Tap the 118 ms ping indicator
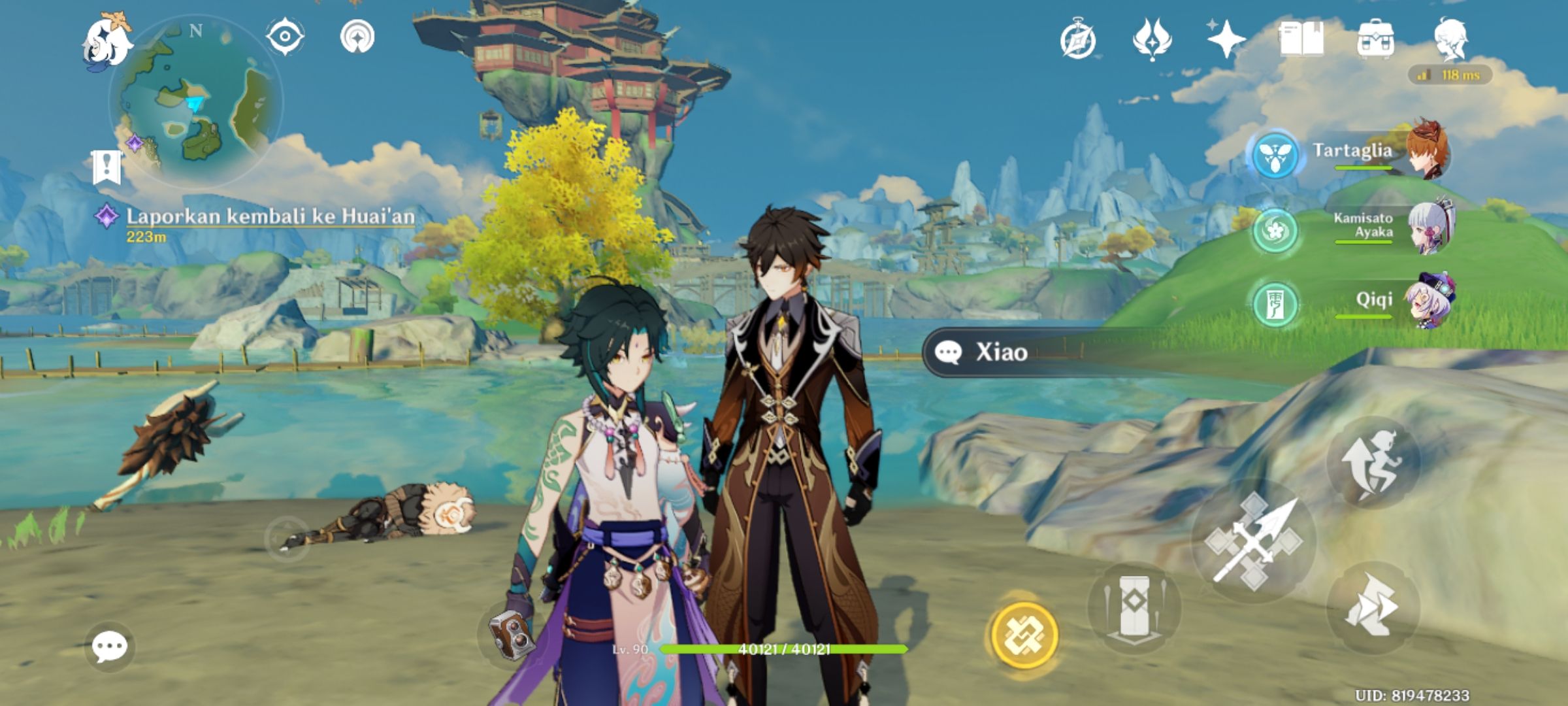 click(1452, 76)
